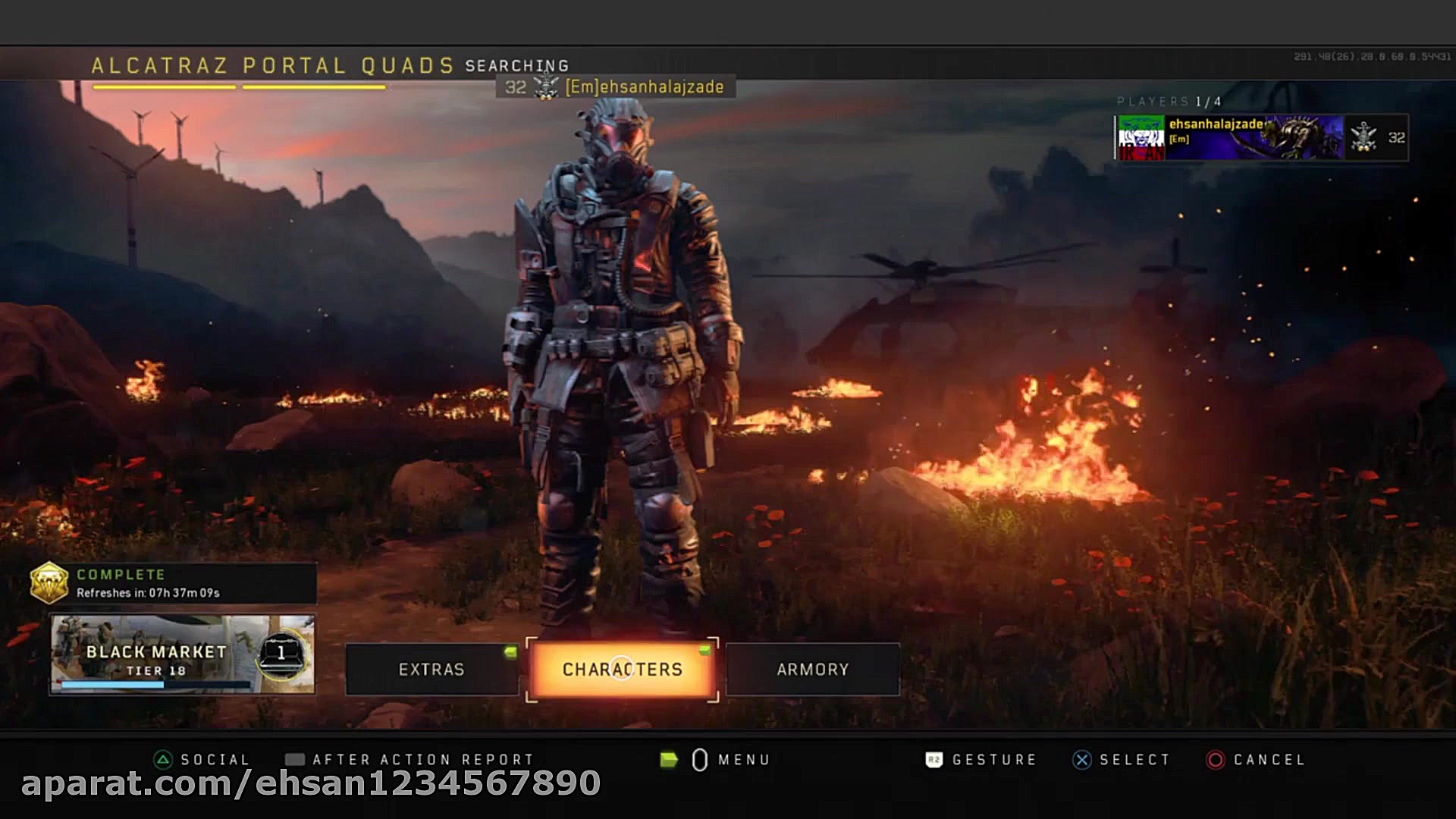Open the Extras menu
The image size is (1456, 819).
(x=431, y=669)
